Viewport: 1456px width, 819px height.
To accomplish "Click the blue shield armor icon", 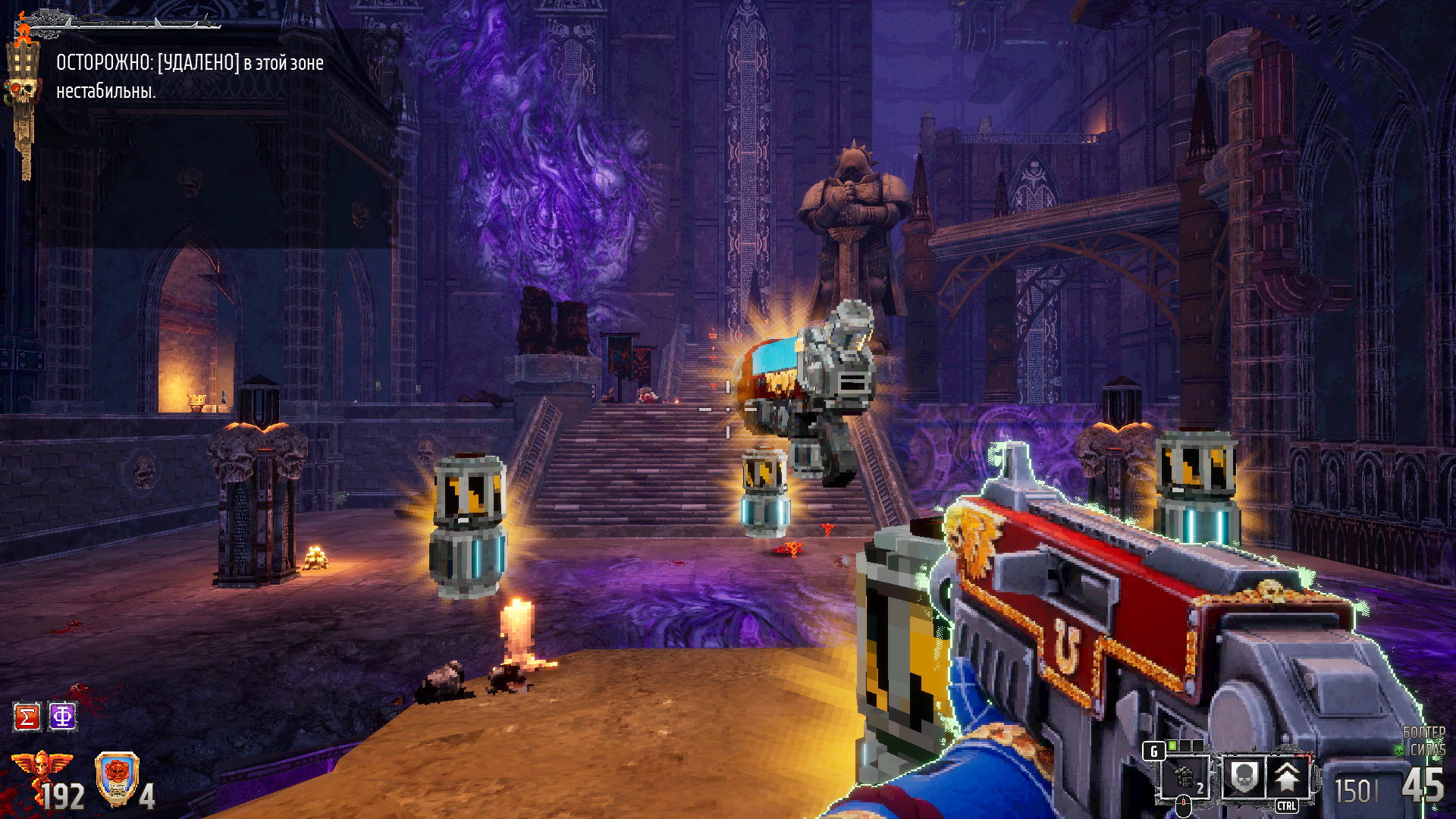I will pos(117,778).
